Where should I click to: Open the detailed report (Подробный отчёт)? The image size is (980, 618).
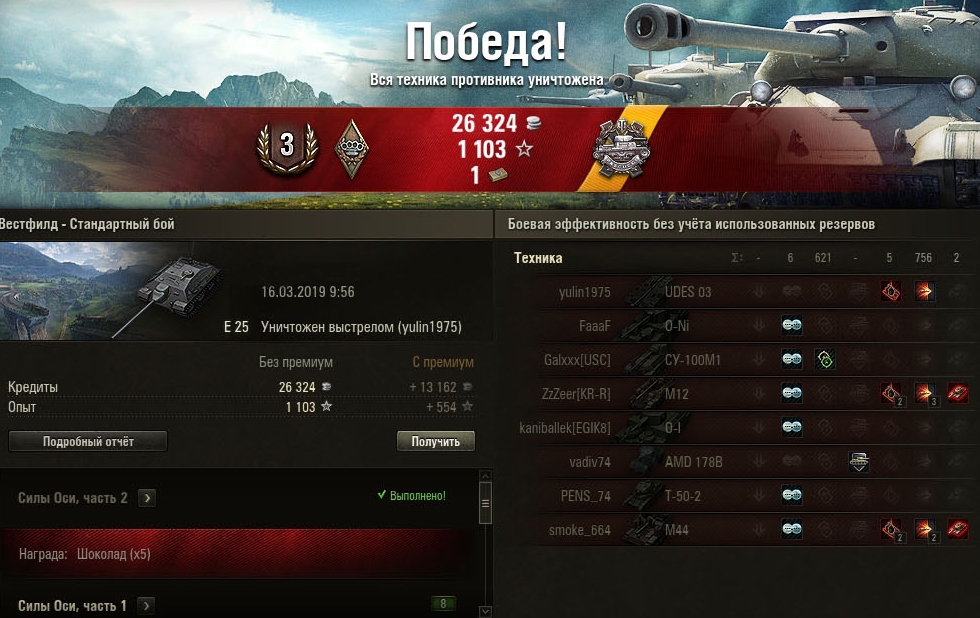[x=88, y=441]
